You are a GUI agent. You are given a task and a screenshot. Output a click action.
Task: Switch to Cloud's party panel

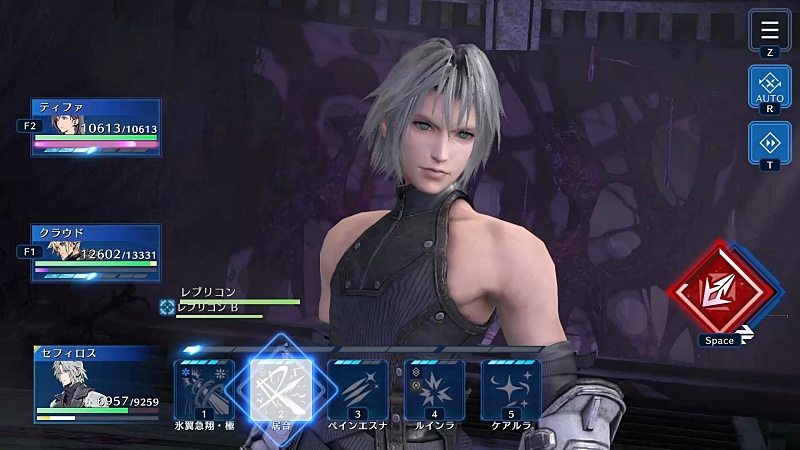[x=96, y=253]
